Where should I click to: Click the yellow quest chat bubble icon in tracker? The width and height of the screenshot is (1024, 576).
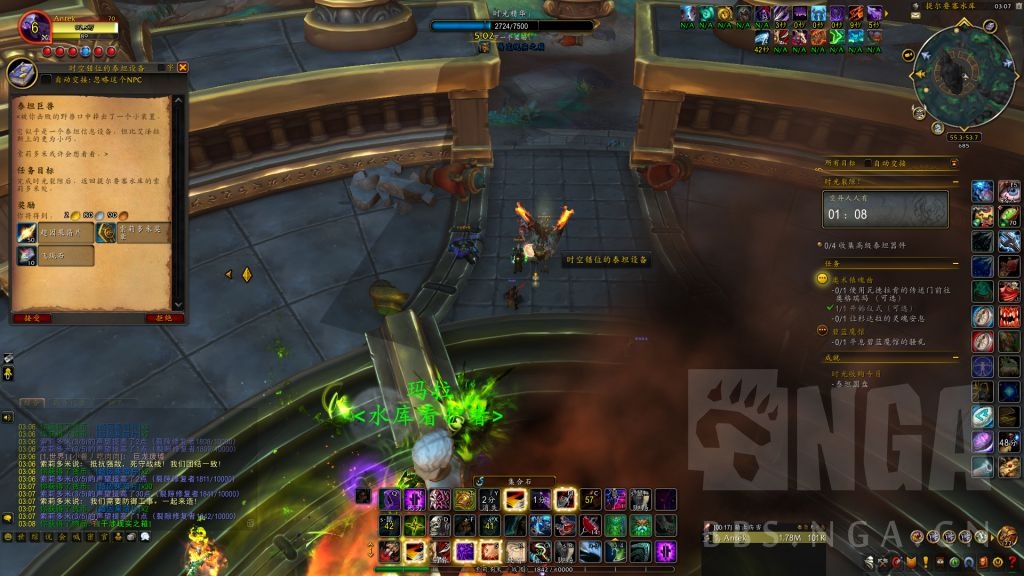click(822, 279)
